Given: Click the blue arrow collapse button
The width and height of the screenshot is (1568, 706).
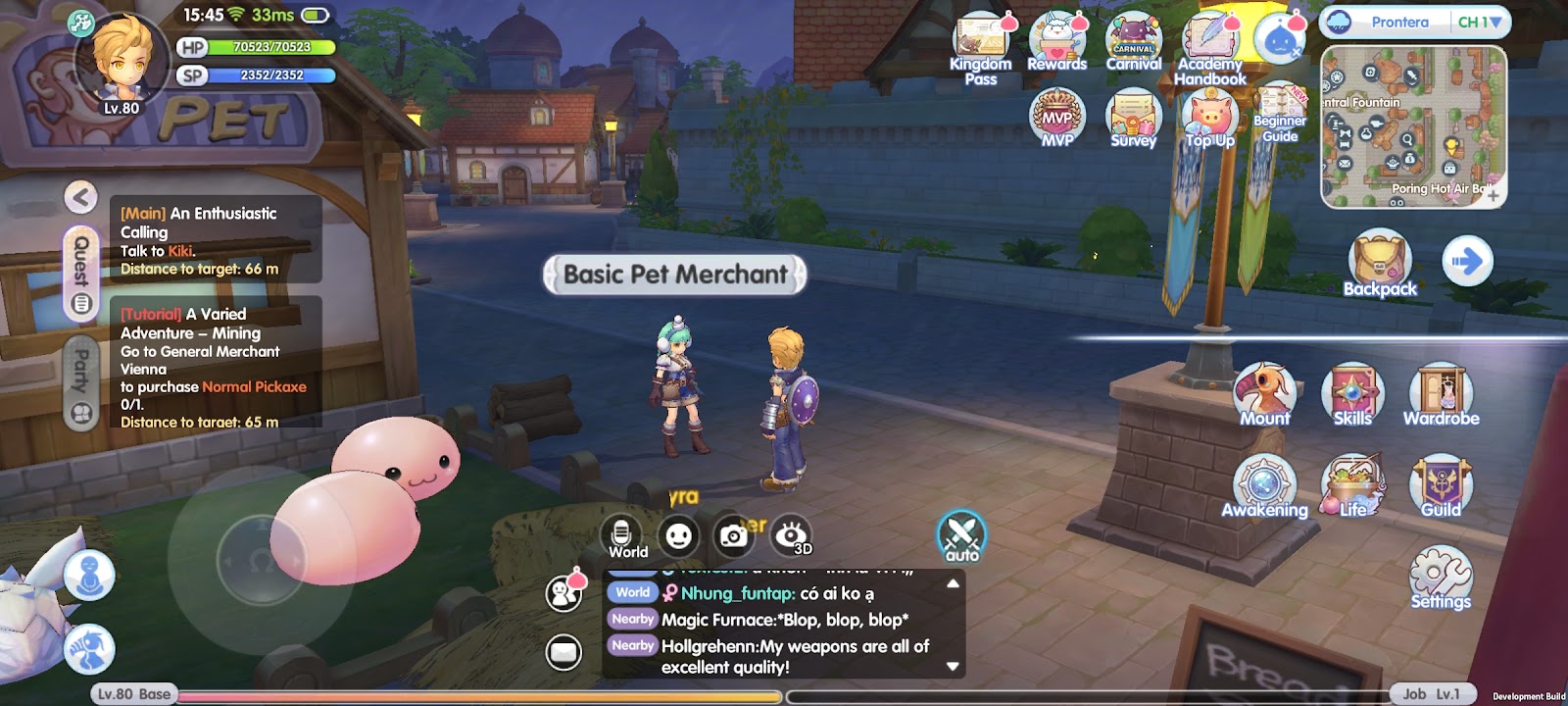Looking at the screenshot, I should point(1467,261).
